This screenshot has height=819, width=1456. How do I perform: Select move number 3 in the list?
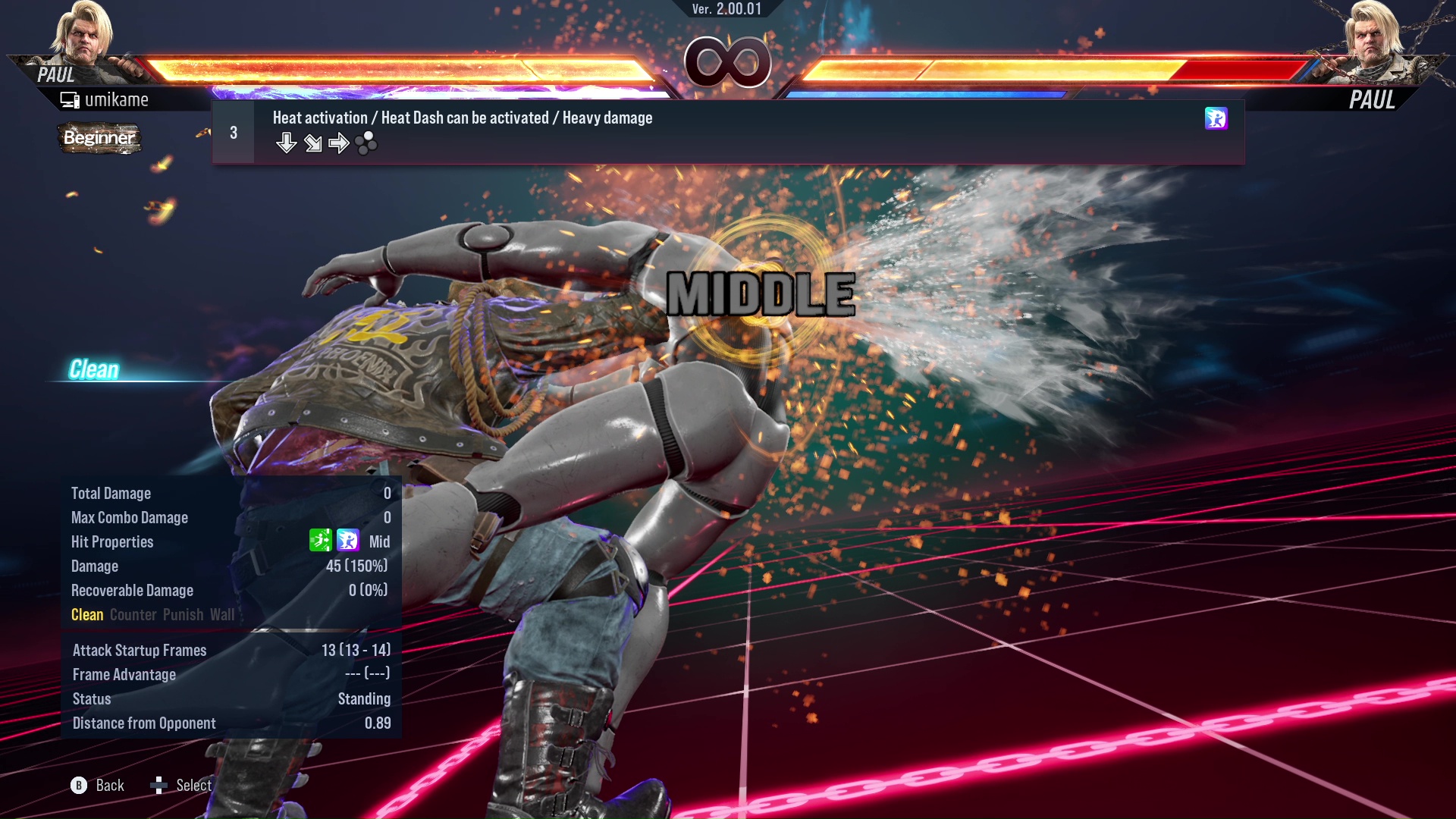[233, 131]
